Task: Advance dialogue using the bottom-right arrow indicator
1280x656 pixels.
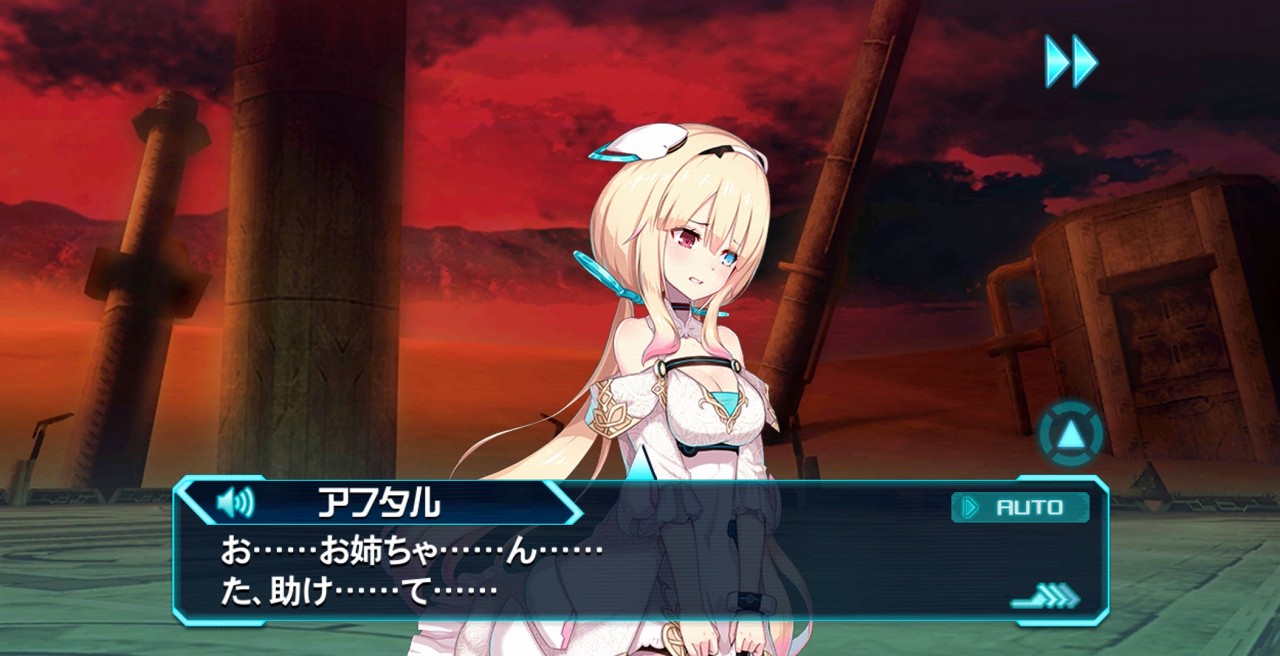Action: [1046, 598]
